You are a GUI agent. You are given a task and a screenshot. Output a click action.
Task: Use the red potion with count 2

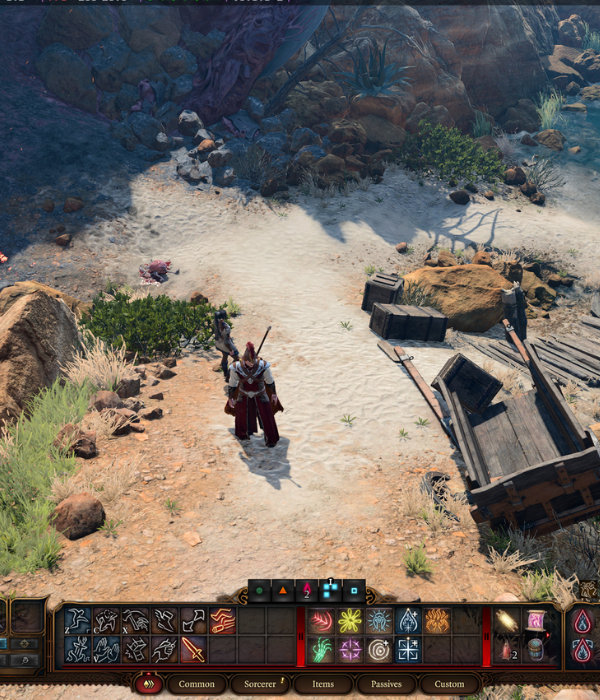tap(508, 650)
